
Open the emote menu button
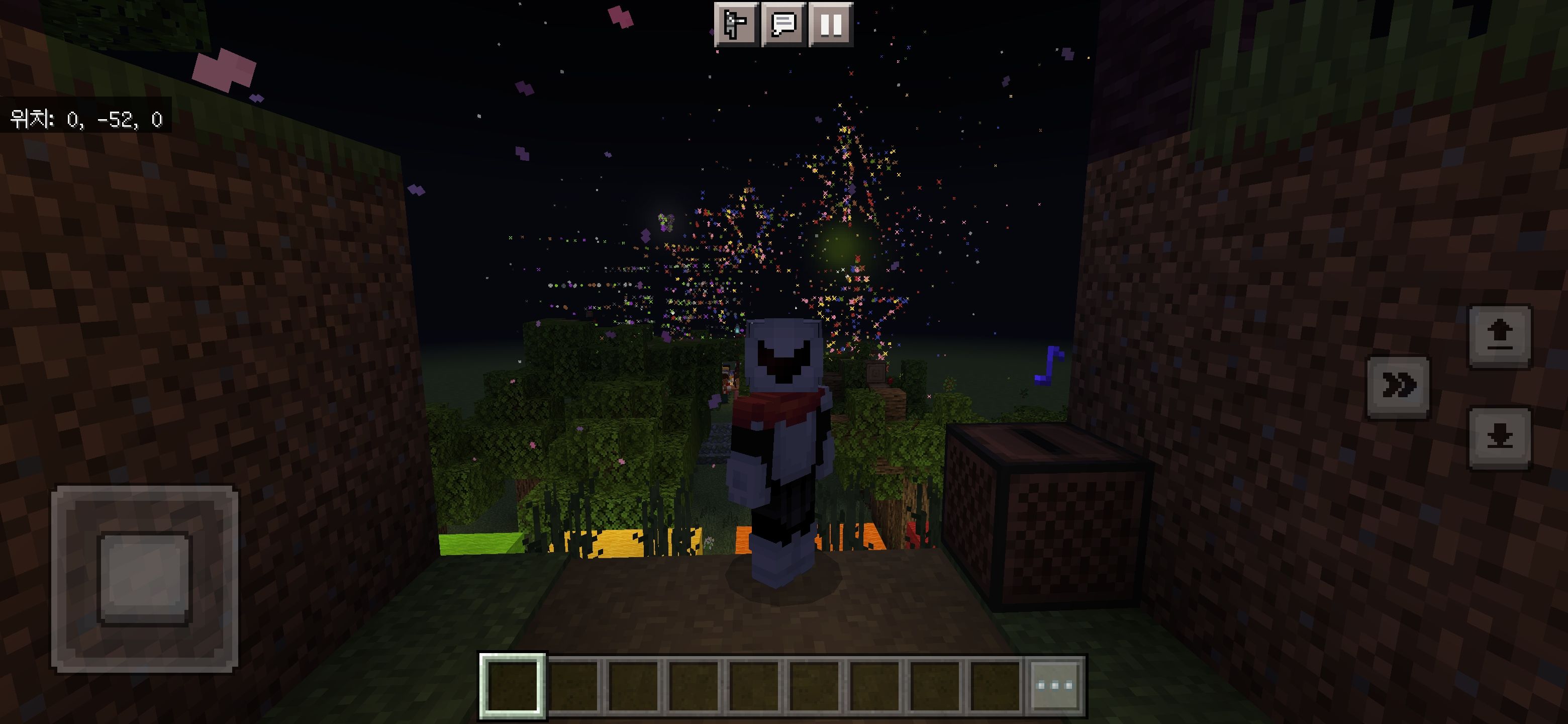point(736,24)
